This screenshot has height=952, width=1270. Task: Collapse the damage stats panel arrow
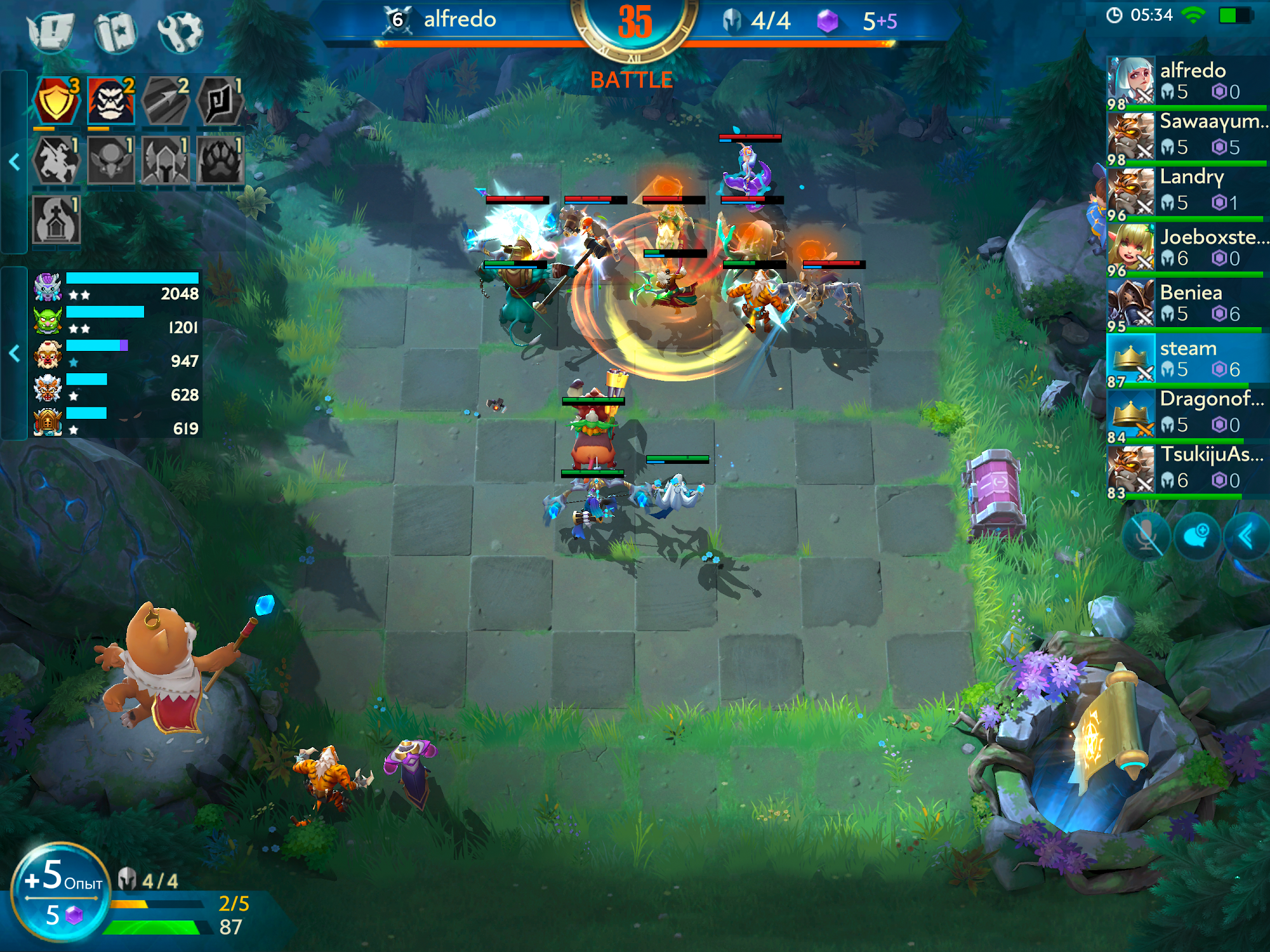[15, 353]
